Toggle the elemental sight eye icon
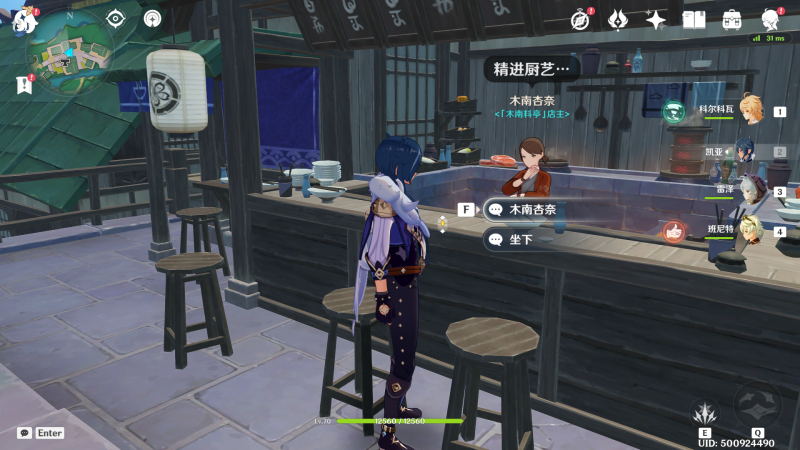The image size is (800, 450). point(116,19)
